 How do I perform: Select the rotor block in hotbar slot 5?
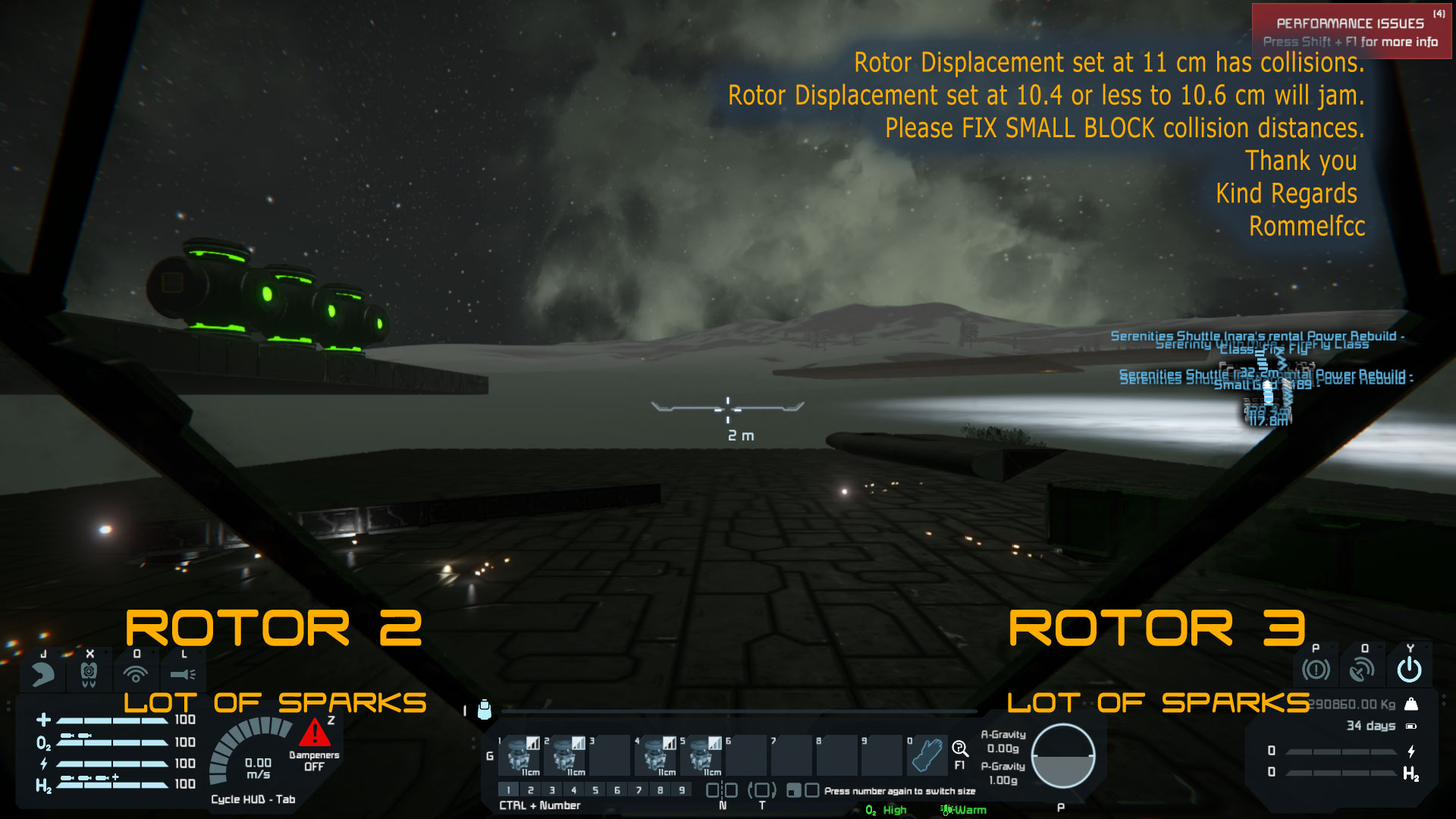pos(704,755)
